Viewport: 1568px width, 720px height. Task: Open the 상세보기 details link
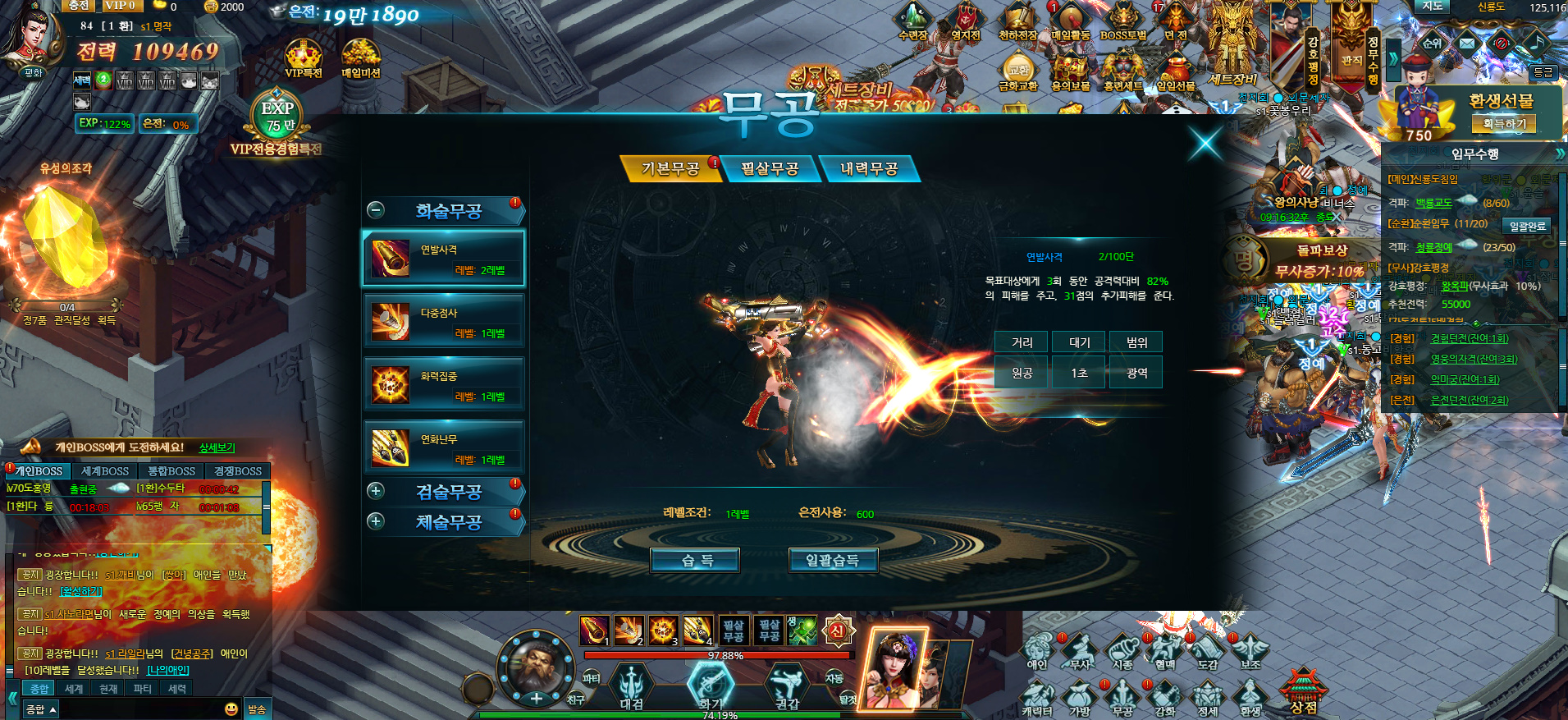point(217,447)
